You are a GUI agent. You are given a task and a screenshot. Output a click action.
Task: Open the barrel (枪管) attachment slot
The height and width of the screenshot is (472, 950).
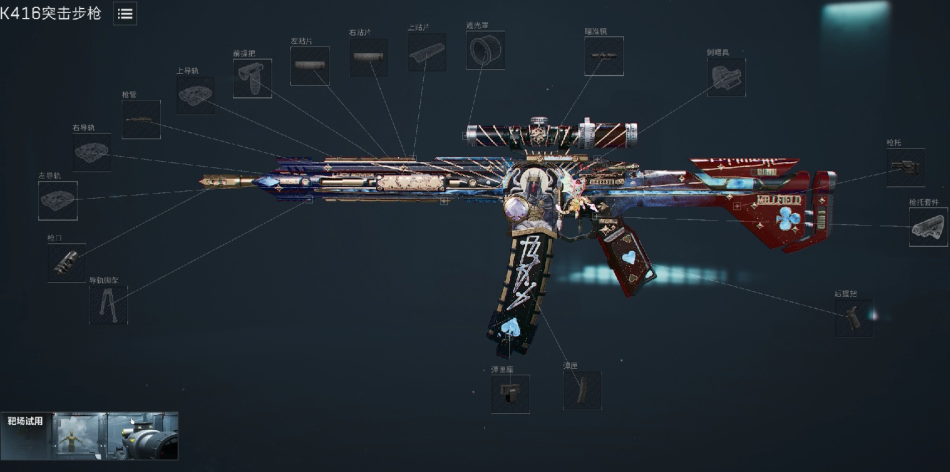(x=141, y=120)
